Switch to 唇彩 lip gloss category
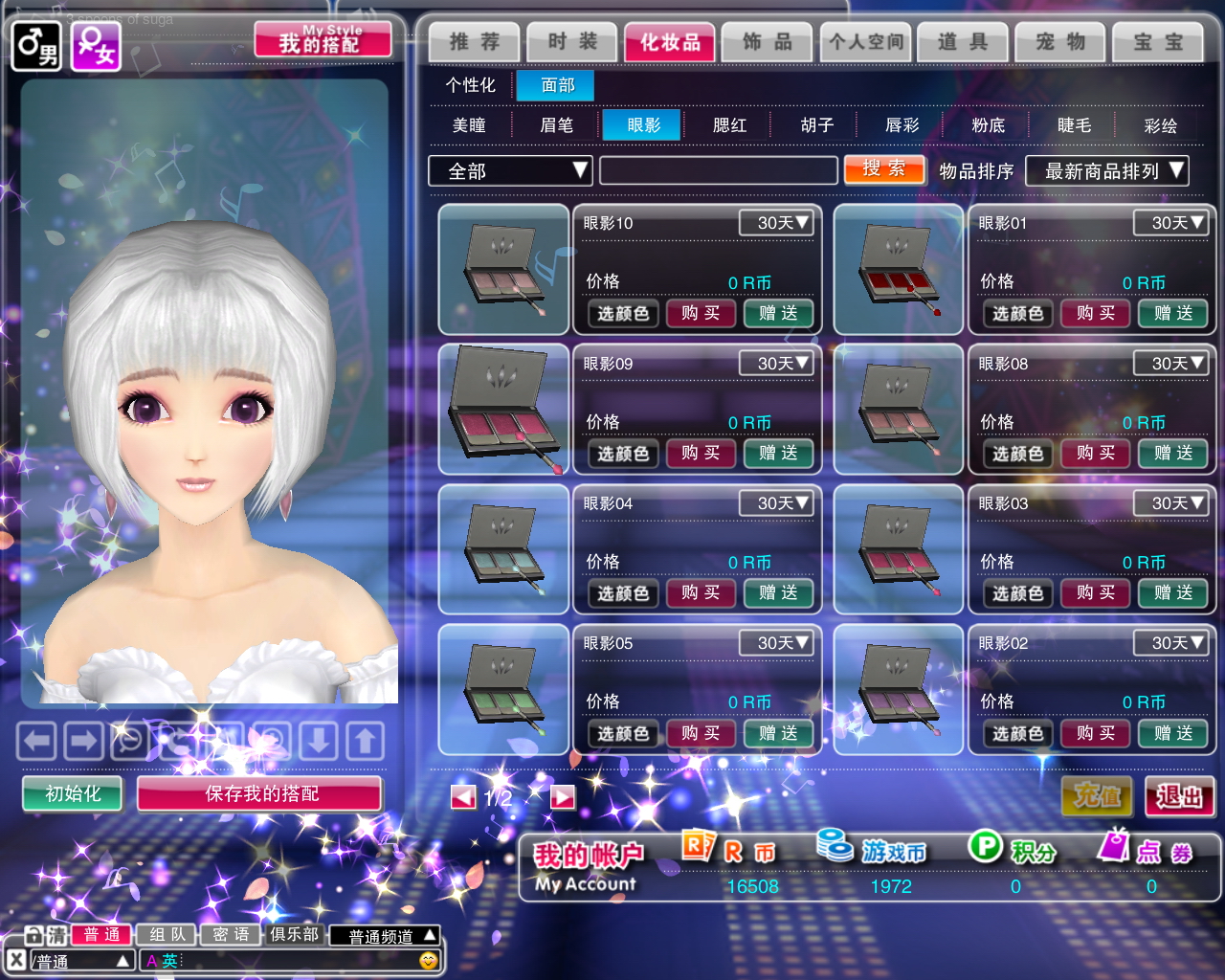Viewport: 1225px width, 980px height. (902, 125)
